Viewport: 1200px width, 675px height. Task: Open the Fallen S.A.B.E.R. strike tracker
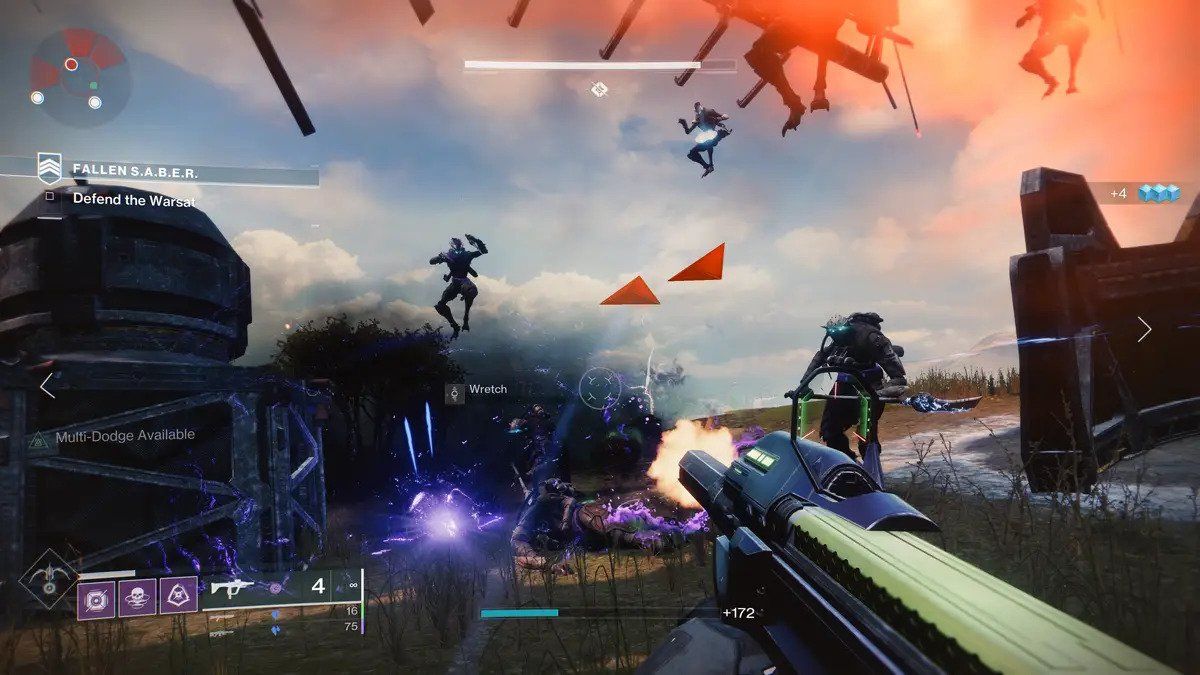point(134,171)
